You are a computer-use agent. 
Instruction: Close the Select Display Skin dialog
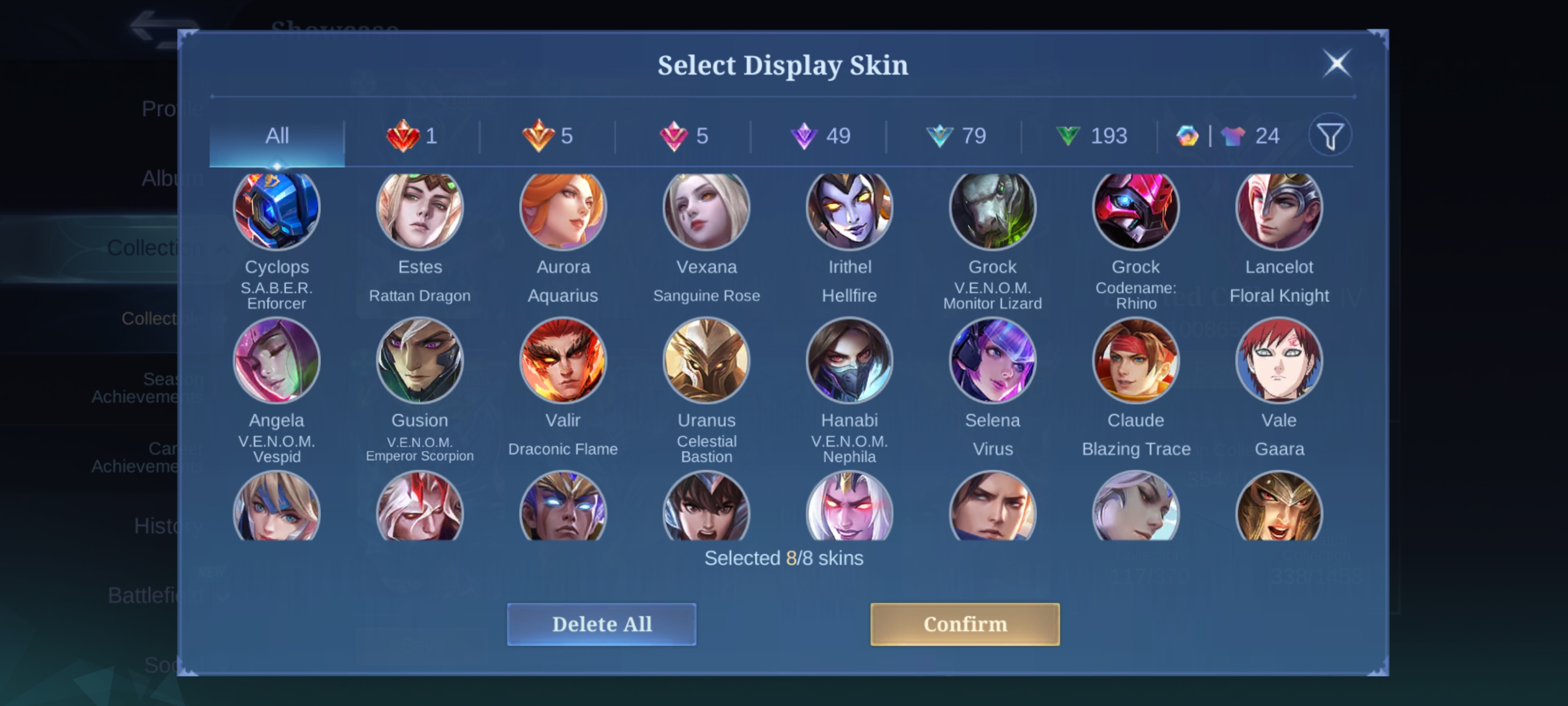tap(1337, 63)
